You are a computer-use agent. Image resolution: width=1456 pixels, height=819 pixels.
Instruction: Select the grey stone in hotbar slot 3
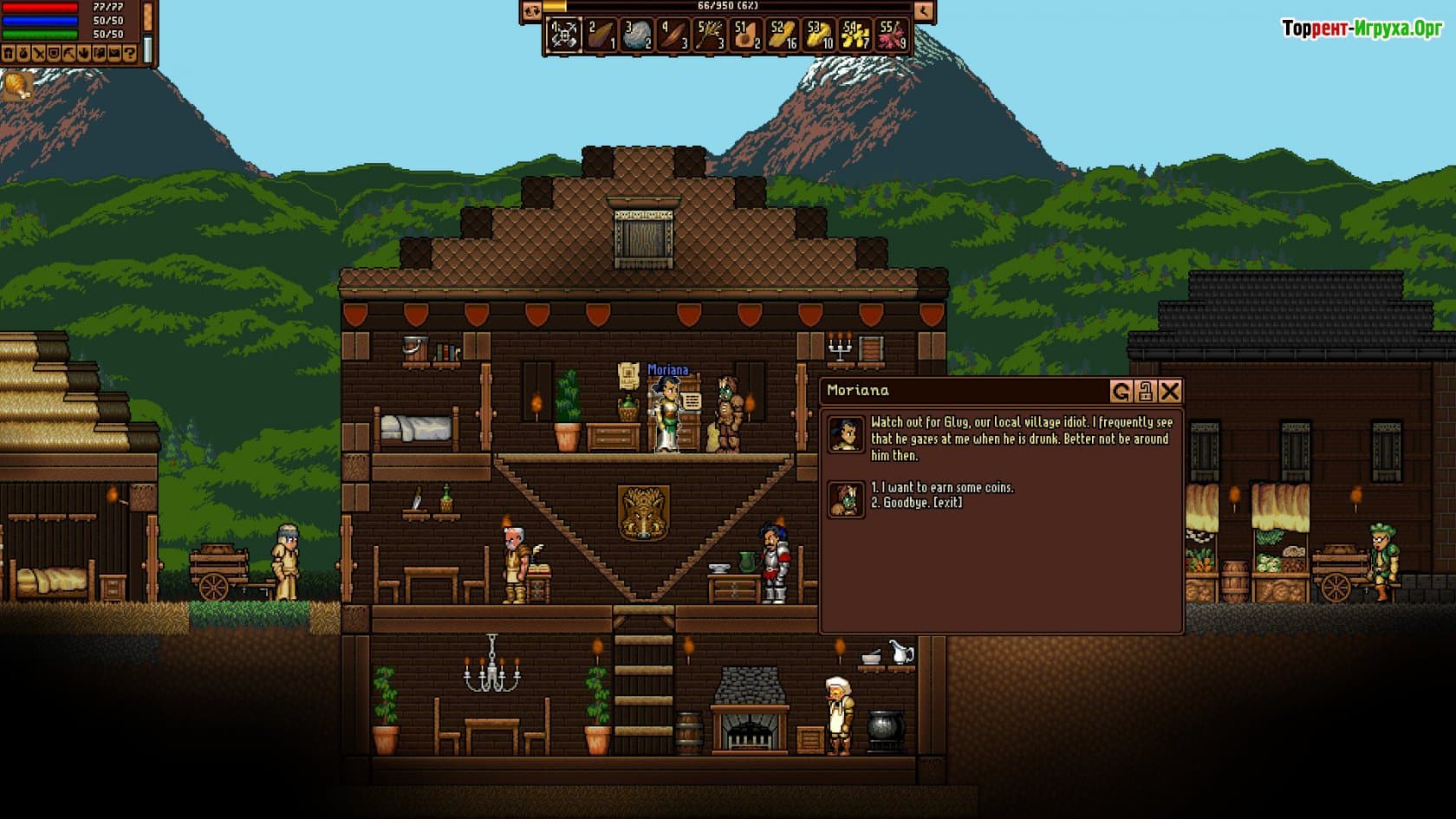[x=637, y=36]
